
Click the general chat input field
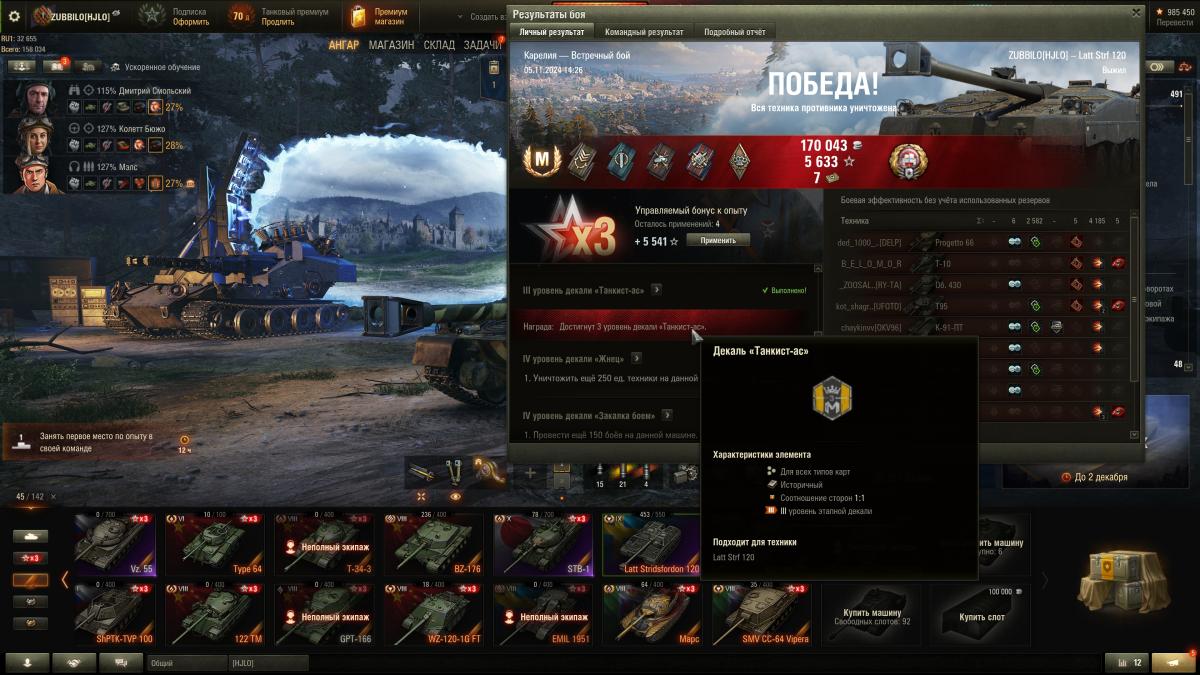(185, 663)
